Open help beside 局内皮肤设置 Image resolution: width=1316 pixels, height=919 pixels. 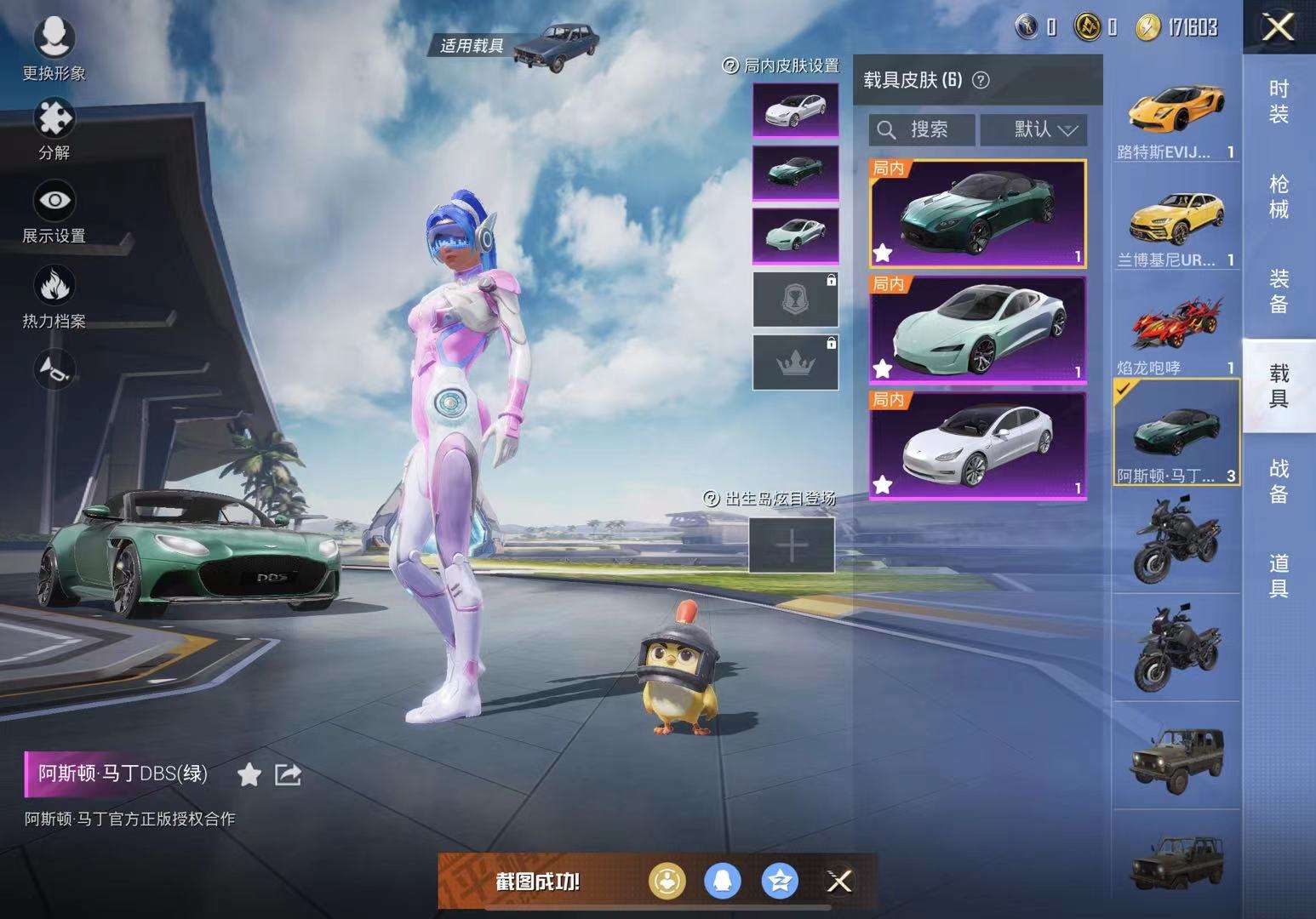[x=728, y=66]
